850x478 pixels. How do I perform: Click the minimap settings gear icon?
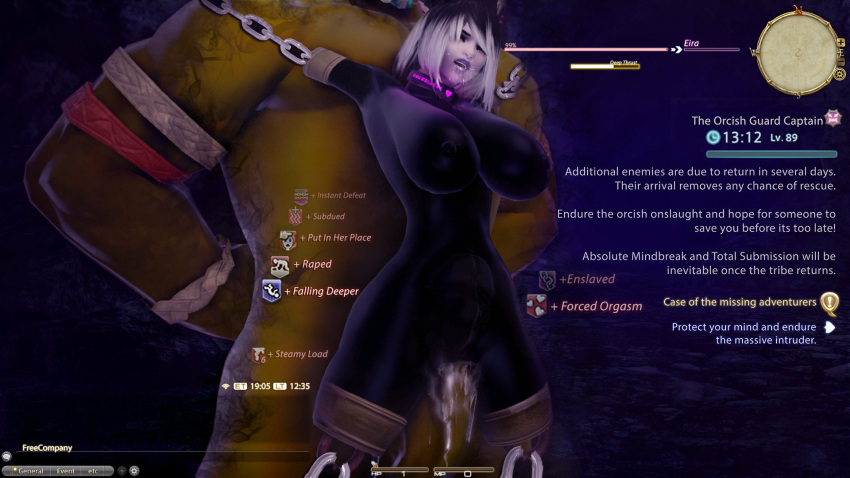tap(839, 73)
